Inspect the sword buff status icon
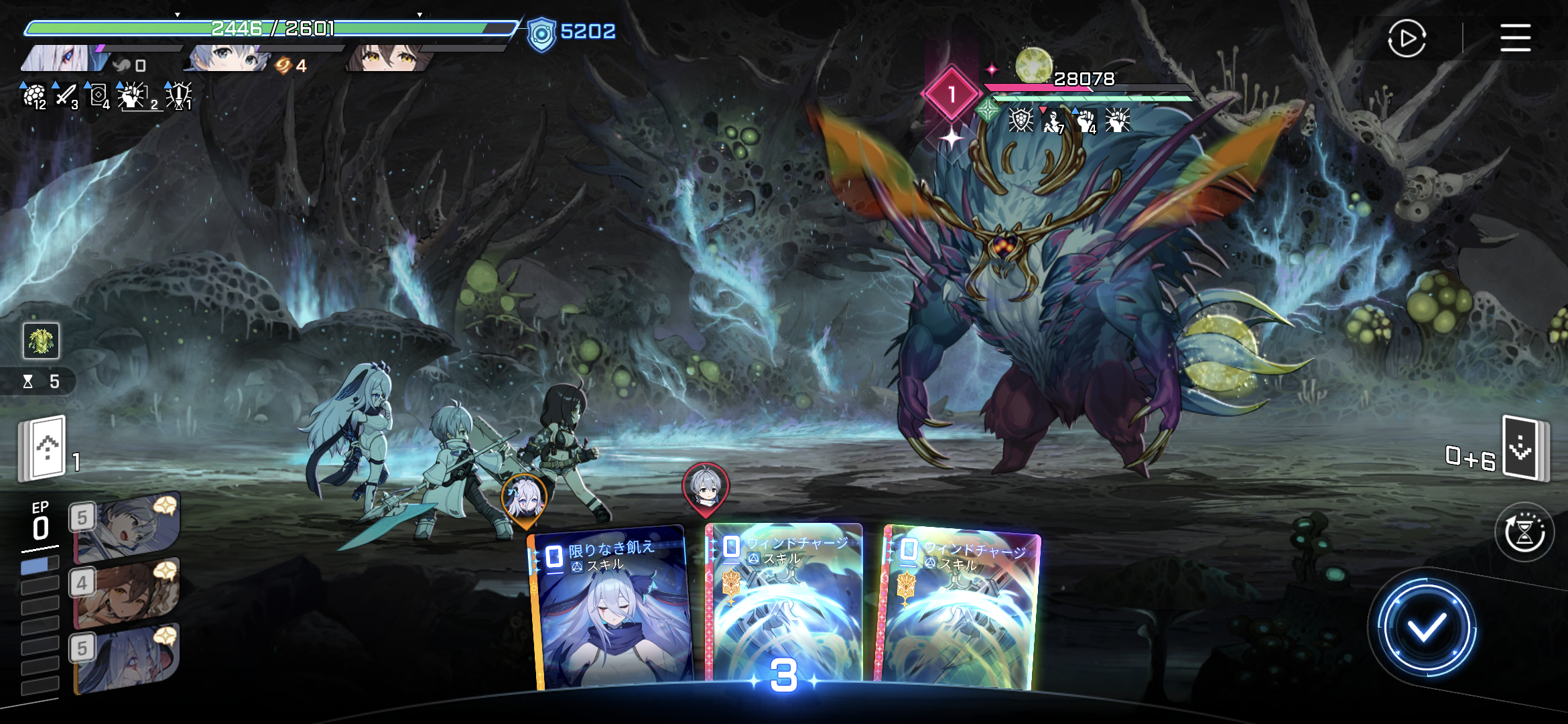Screen dimensions: 1568x724 pos(65,96)
